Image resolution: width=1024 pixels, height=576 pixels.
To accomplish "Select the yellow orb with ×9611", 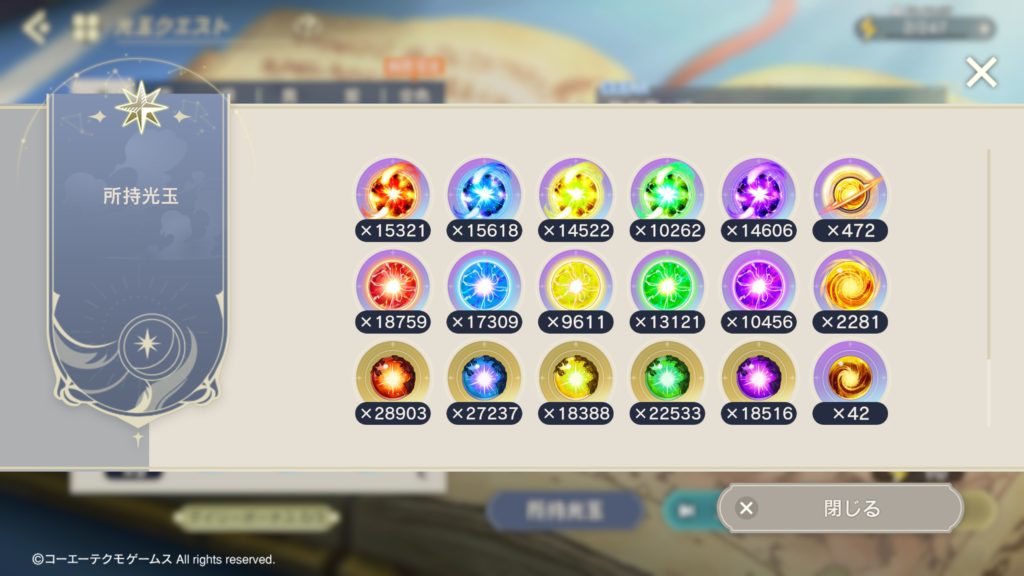I will coord(576,284).
